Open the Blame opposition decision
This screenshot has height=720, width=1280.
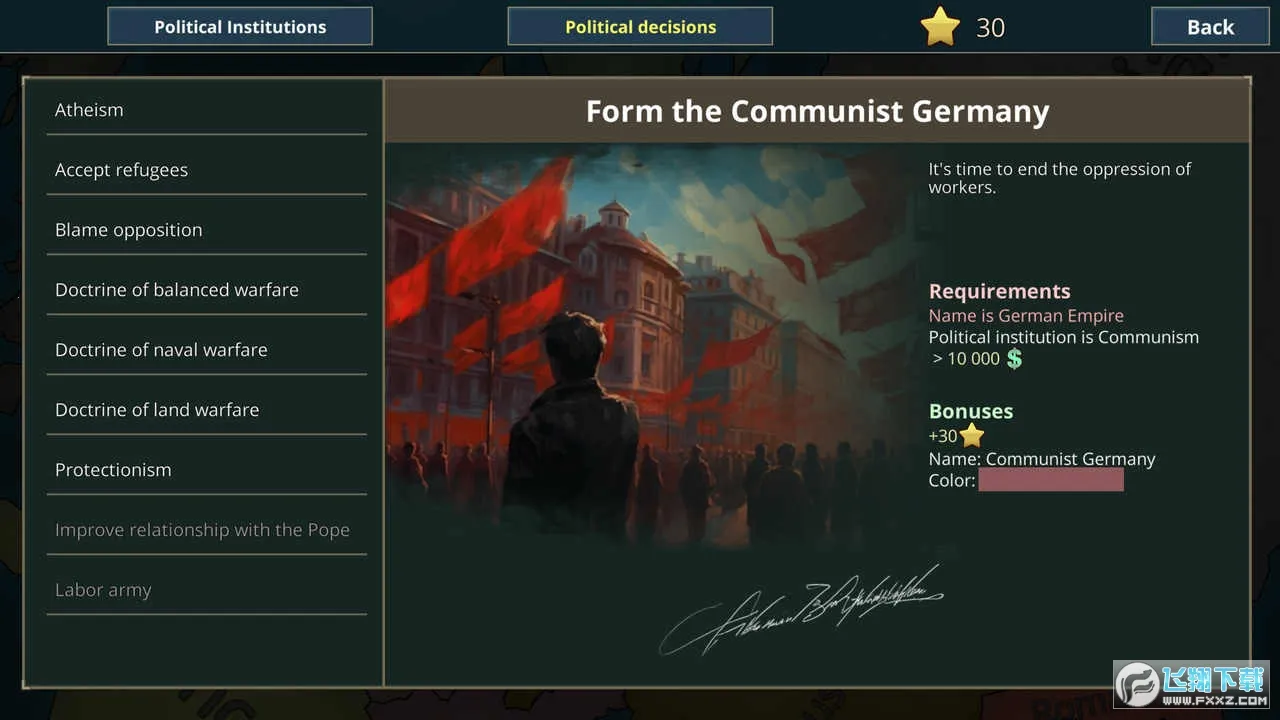tap(206, 230)
